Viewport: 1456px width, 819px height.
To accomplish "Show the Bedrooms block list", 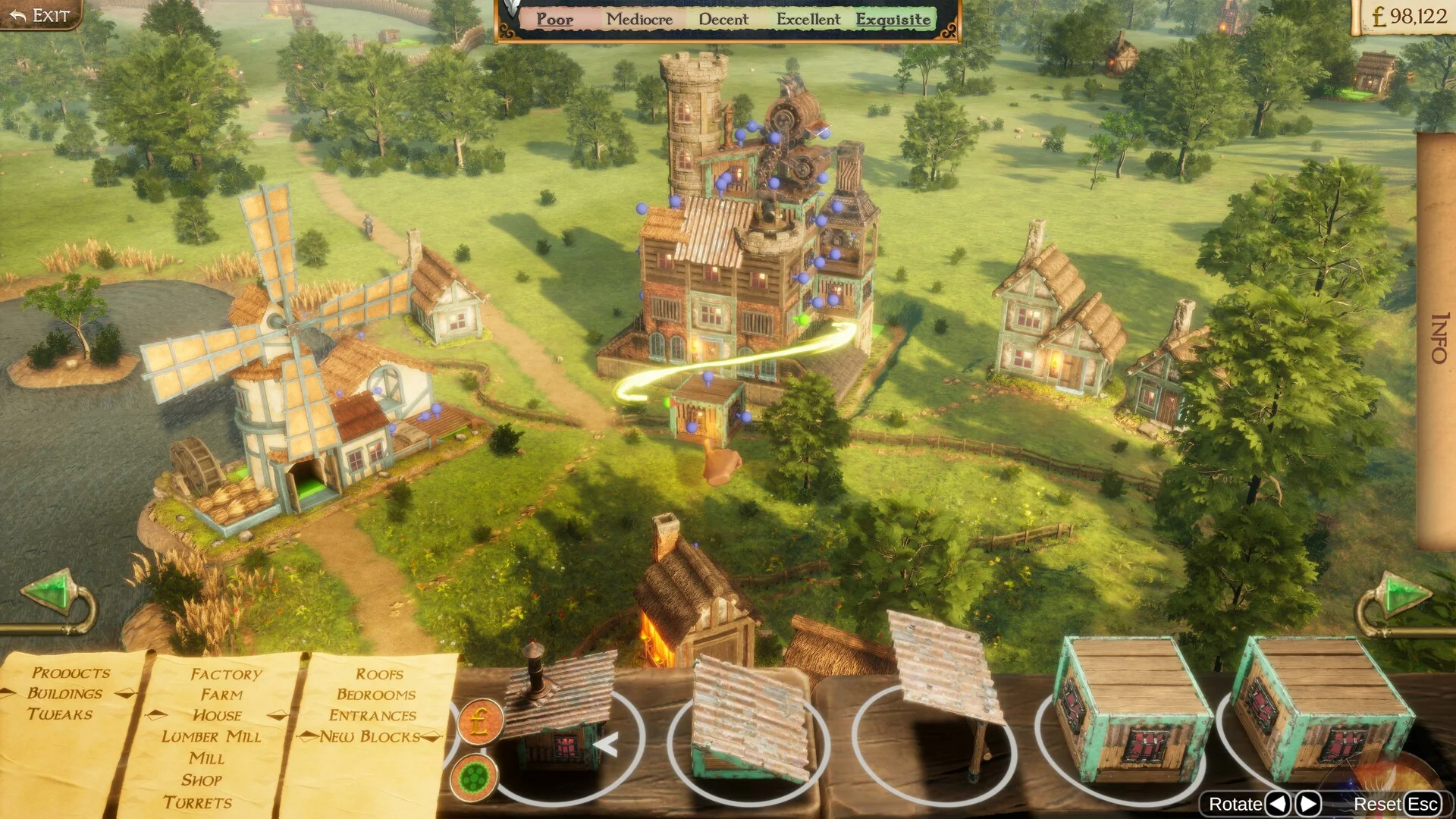I will 376,695.
